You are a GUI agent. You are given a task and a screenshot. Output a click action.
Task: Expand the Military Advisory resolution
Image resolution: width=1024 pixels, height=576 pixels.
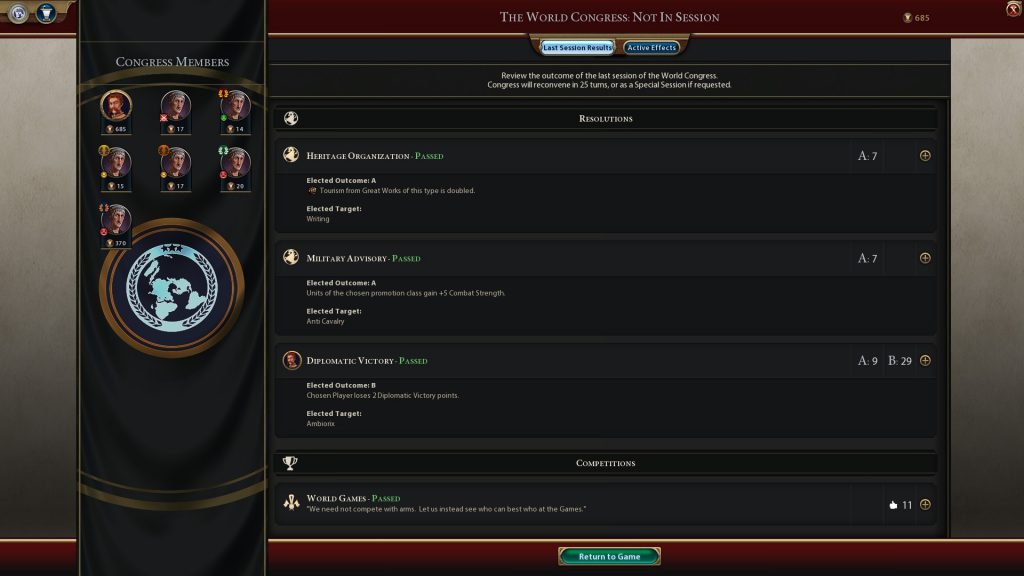click(925, 258)
